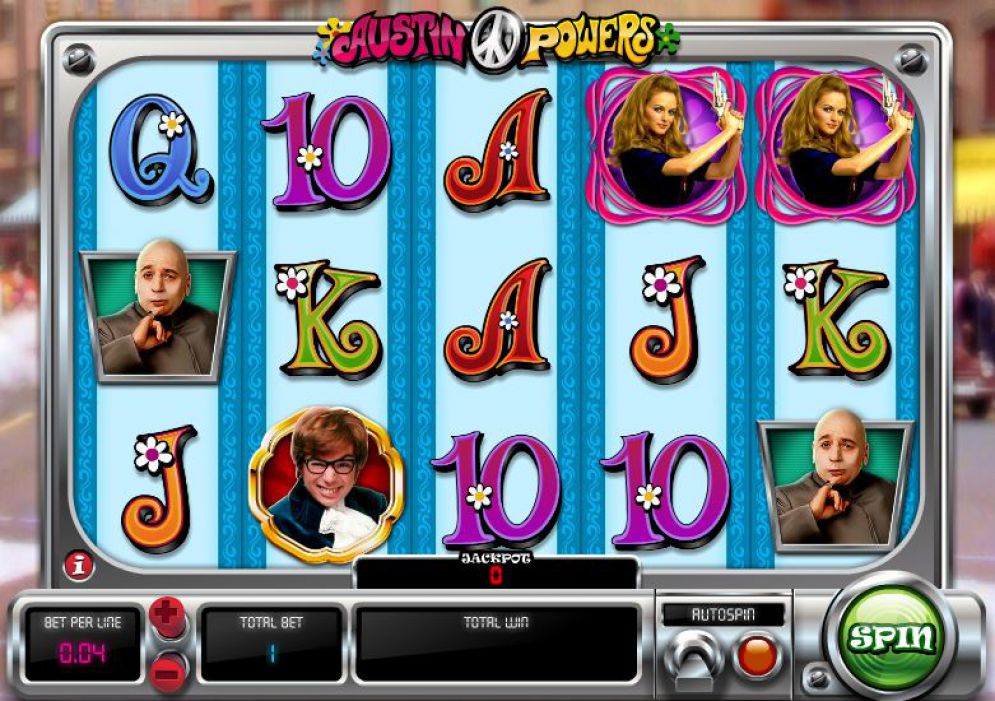Open the red info icon
This screenshot has width=995, height=701.
pyautogui.click(x=75, y=565)
